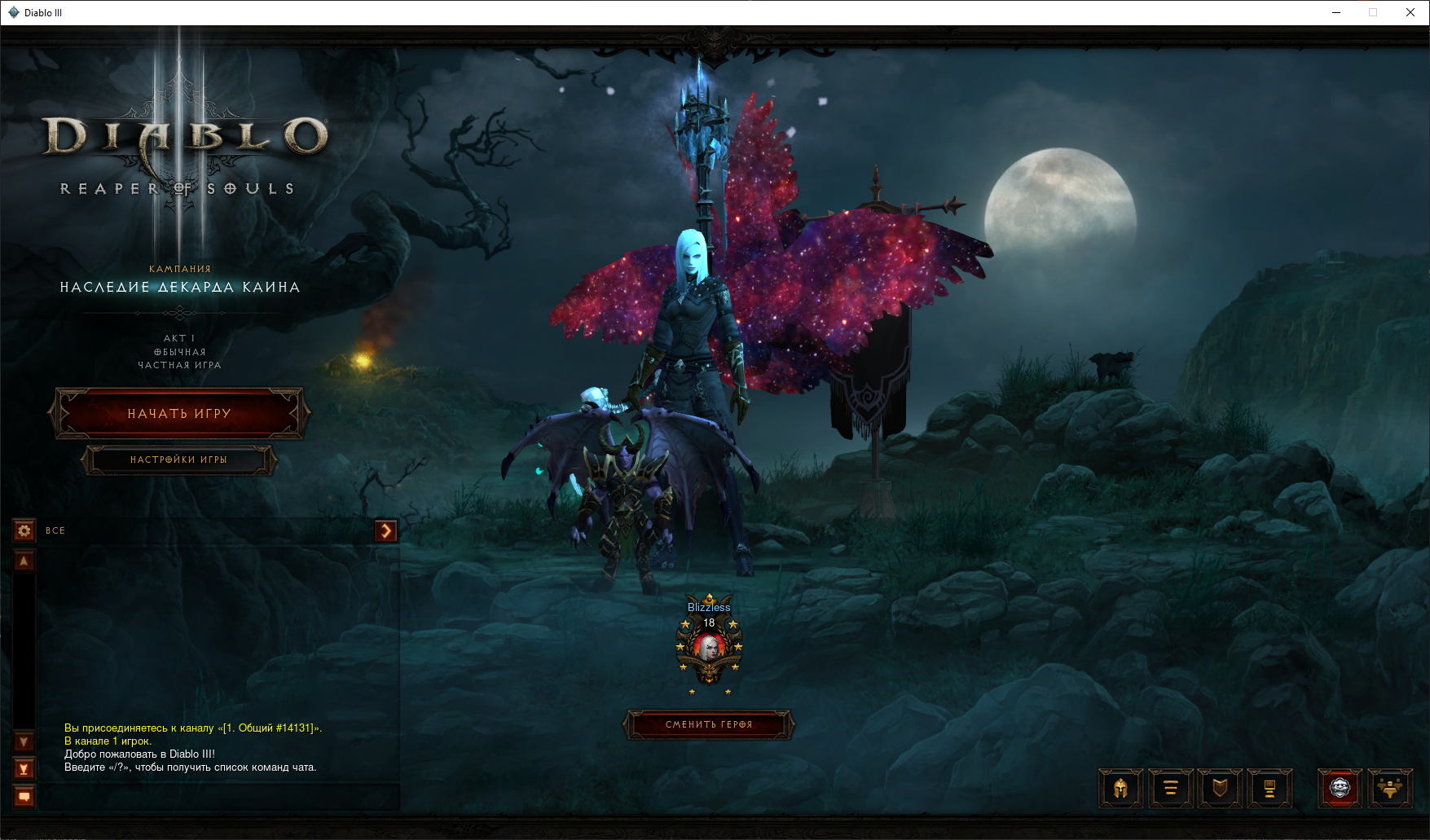The image size is (1430, 840).
Task: Click the three-bars menu icon
Action: click(x=1171, y=788)
